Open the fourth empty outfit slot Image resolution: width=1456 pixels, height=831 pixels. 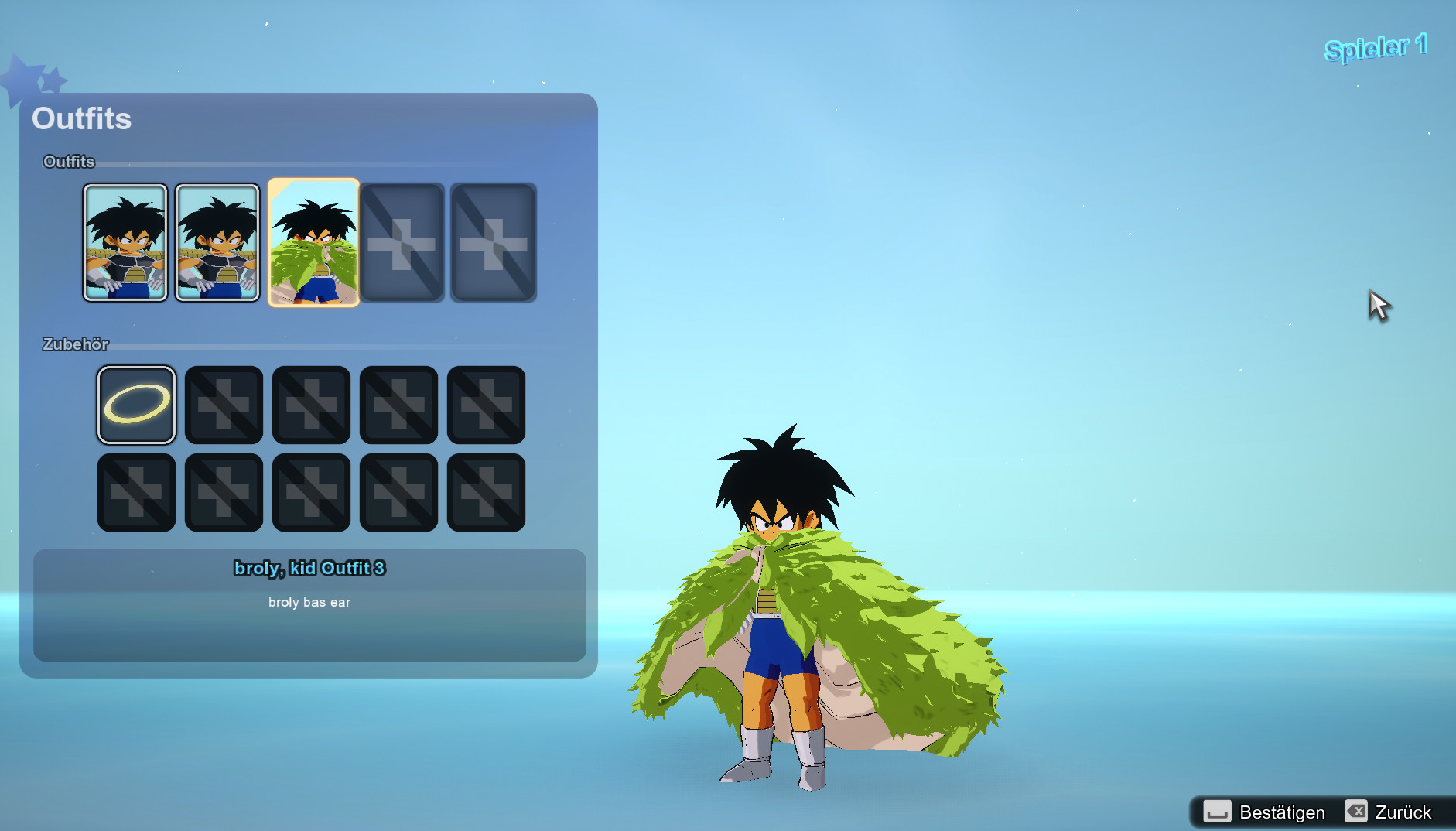(402, 242)
